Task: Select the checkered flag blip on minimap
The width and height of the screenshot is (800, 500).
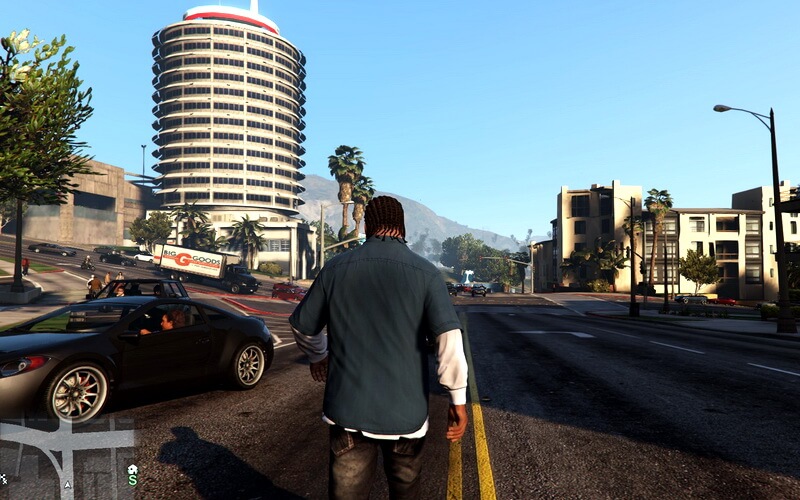Action: pos(4,479)
